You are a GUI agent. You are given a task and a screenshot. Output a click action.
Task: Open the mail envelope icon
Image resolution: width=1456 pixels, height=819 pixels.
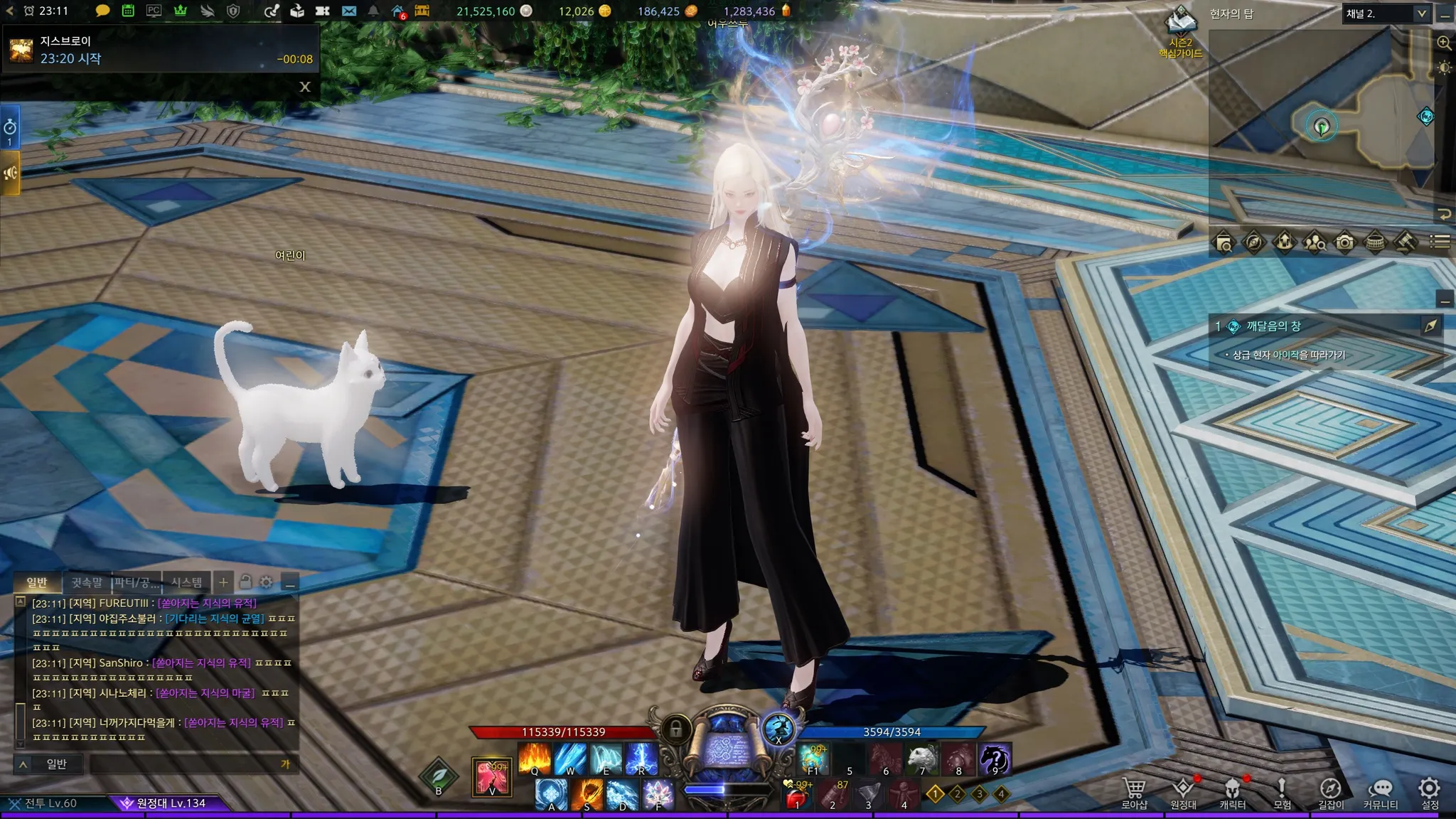[348, 11]
